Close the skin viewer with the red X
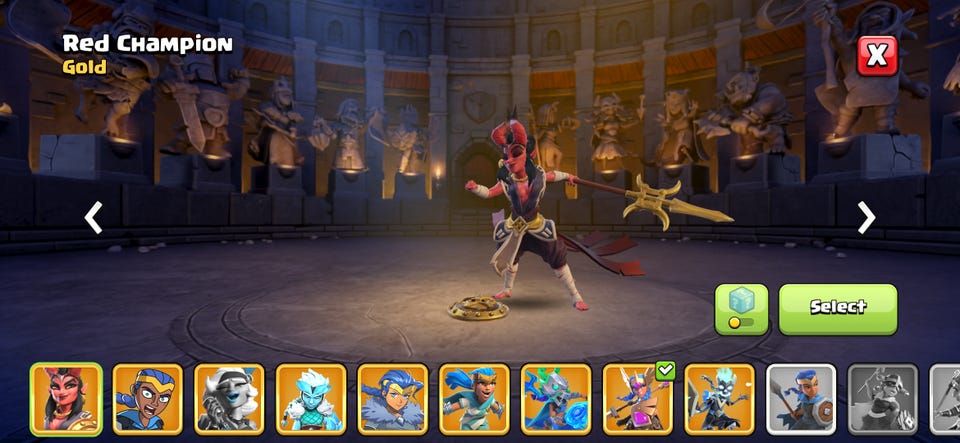The width and height of the screenshot is (960, 443). point(877,56)
